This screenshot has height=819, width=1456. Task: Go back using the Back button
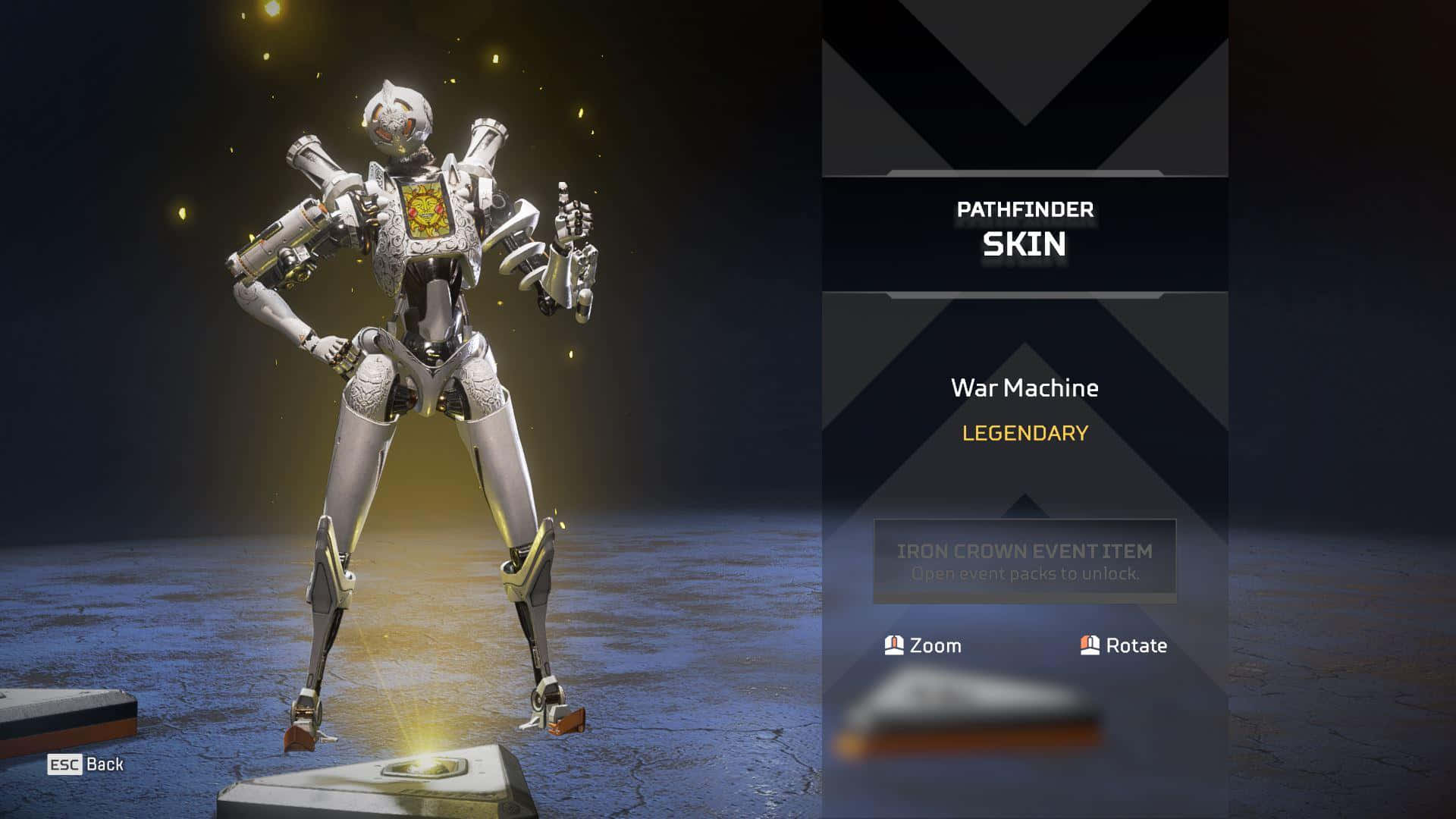tap(86, 764)
